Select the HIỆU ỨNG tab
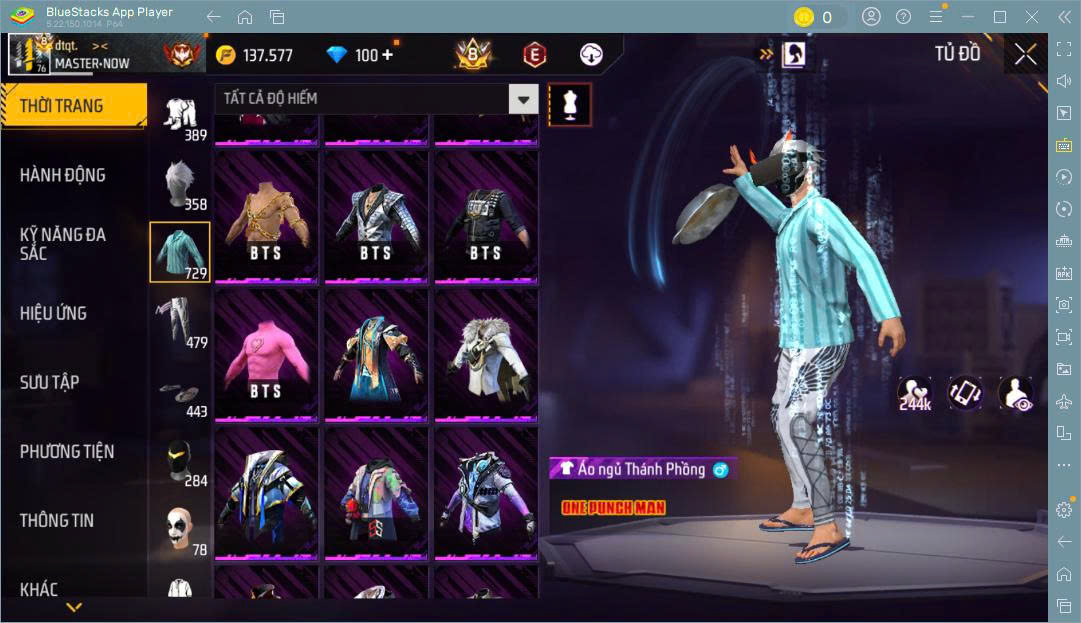 tap(54, 313)
